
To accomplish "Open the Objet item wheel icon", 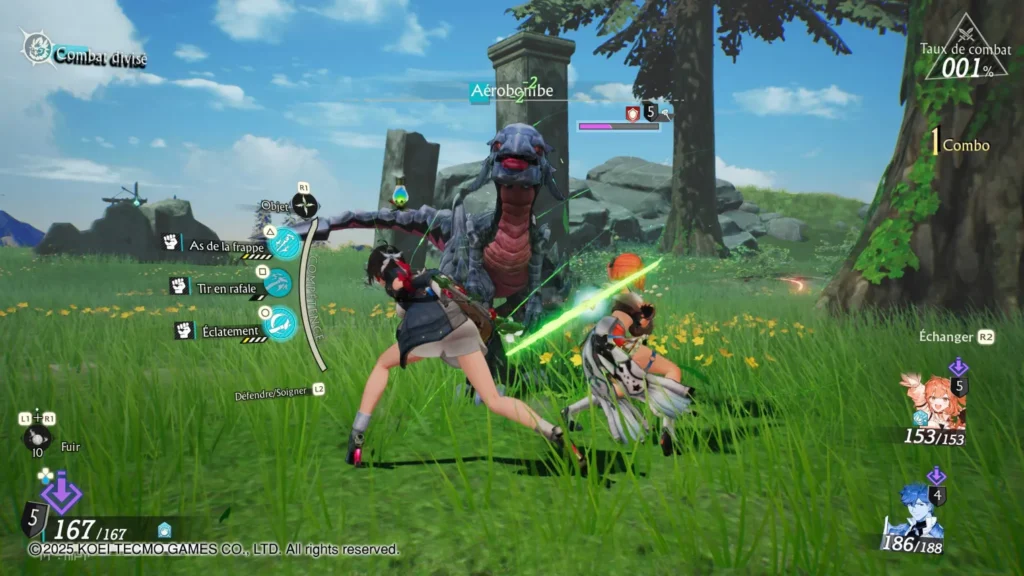I will point(305,206).
